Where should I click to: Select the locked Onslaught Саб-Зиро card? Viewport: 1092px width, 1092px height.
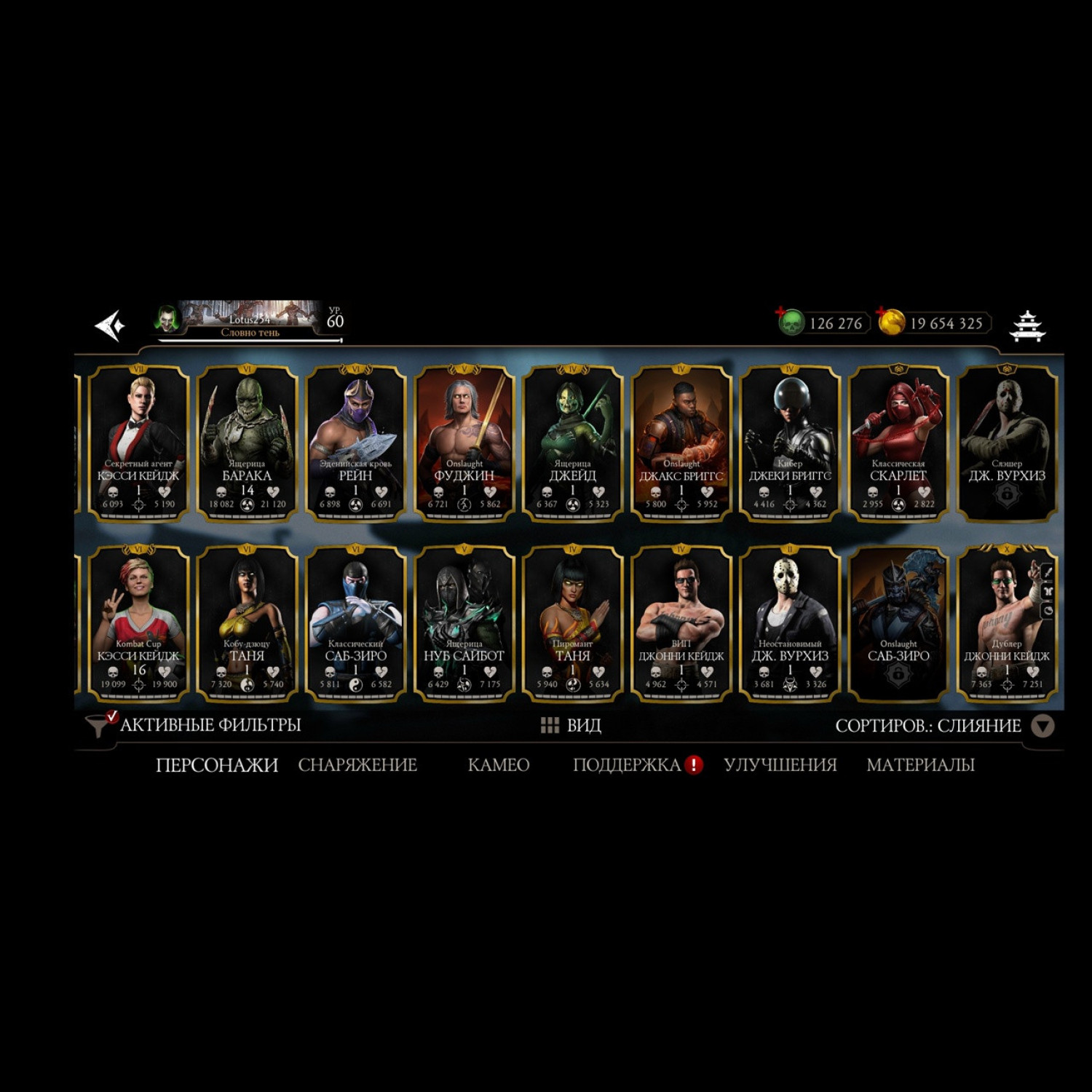pyautogui.click(x=898, y=624)
